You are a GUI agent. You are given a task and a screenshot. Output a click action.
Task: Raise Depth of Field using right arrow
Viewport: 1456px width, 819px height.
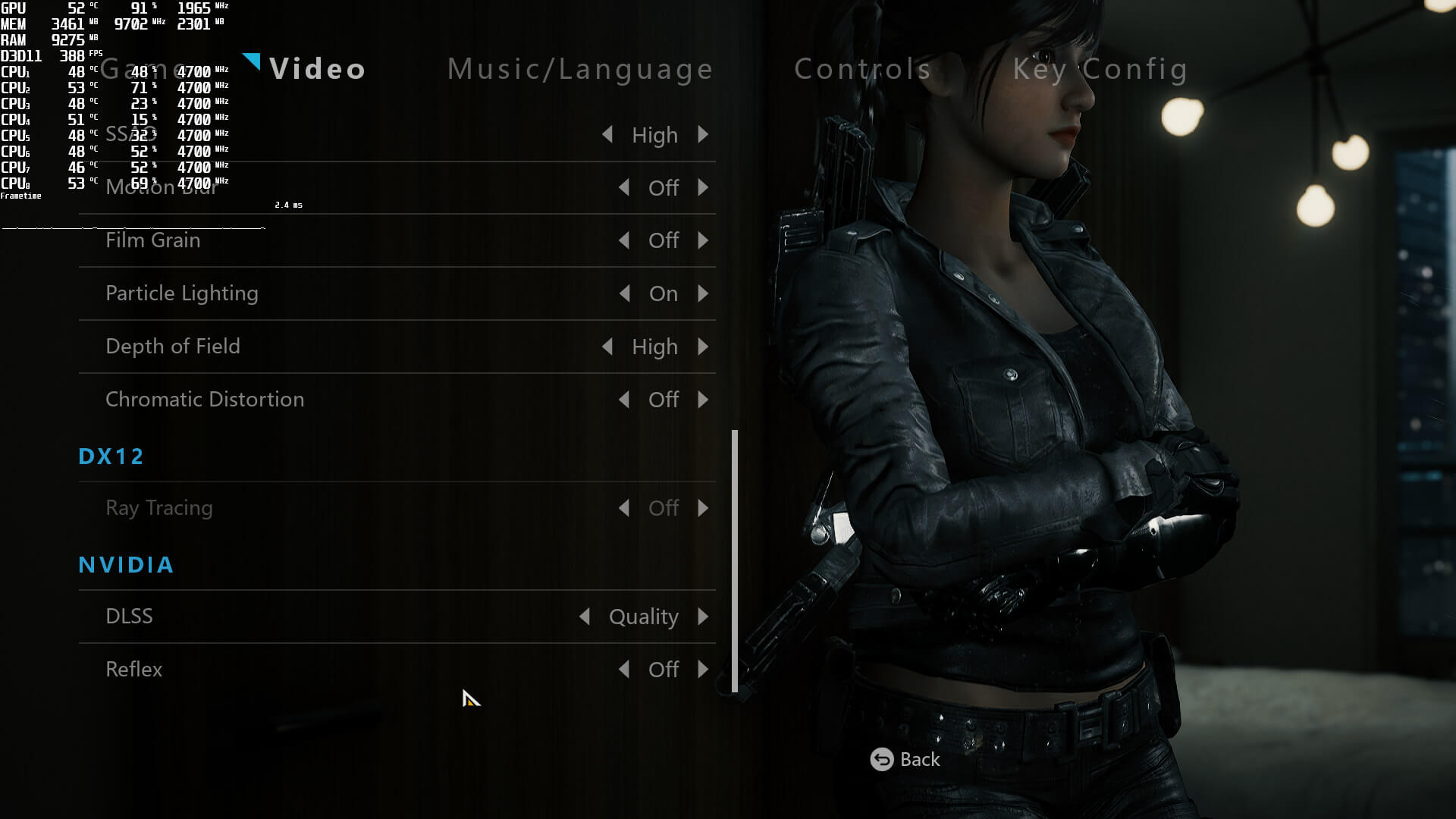coord(703,347)
